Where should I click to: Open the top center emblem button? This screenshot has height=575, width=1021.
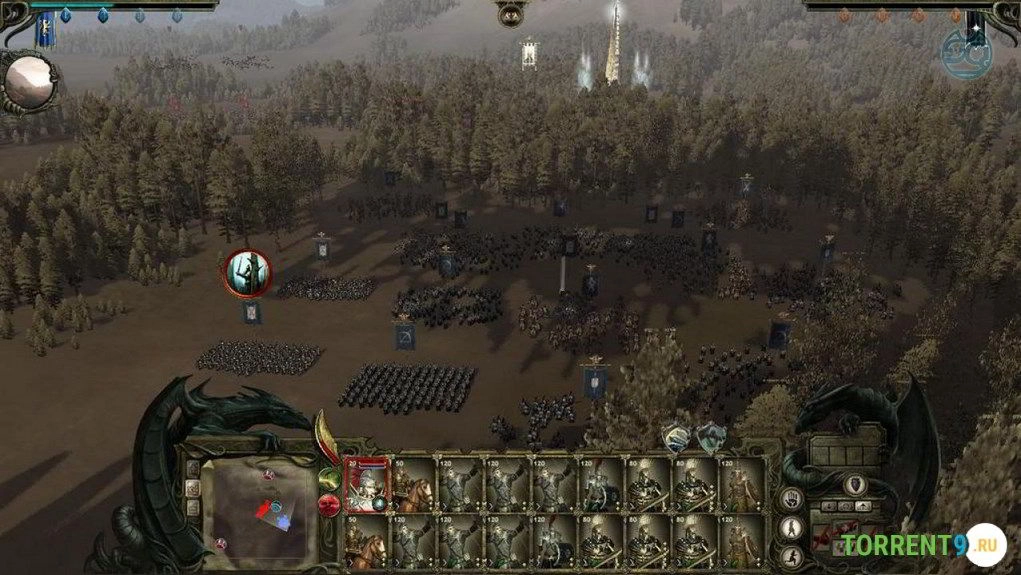(510, 14)
